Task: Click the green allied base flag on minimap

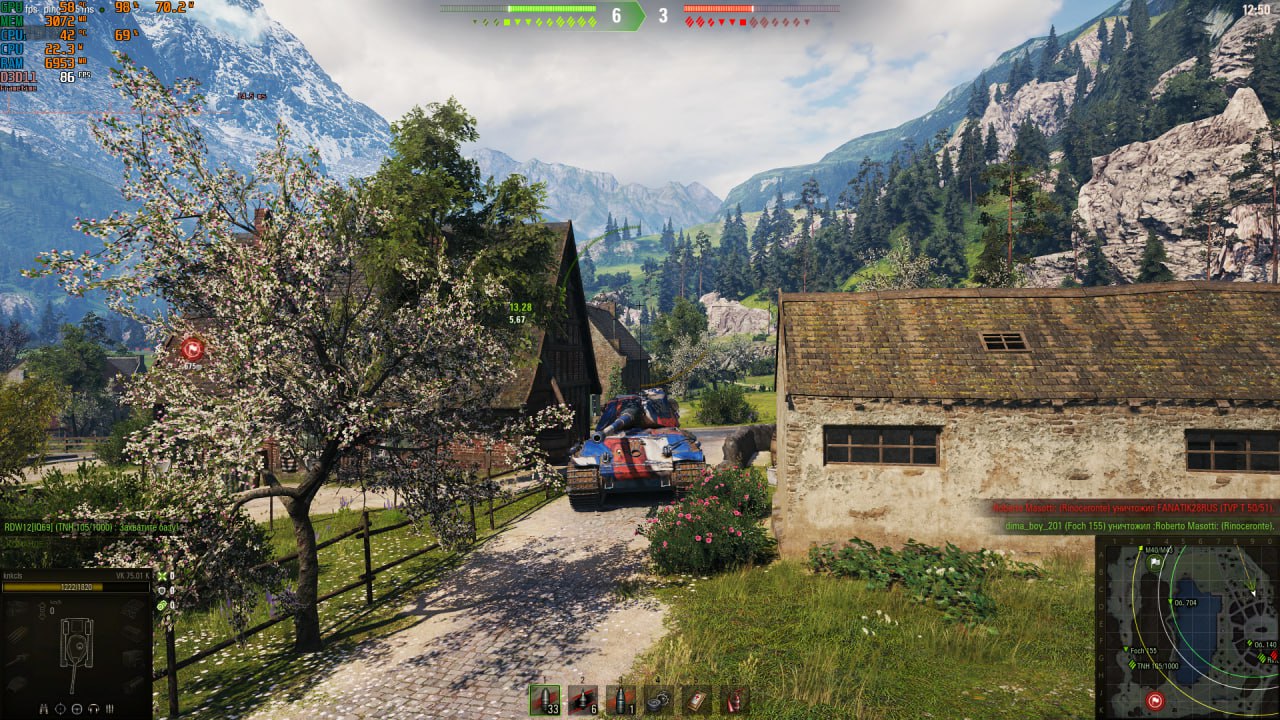Action: 1155,563
